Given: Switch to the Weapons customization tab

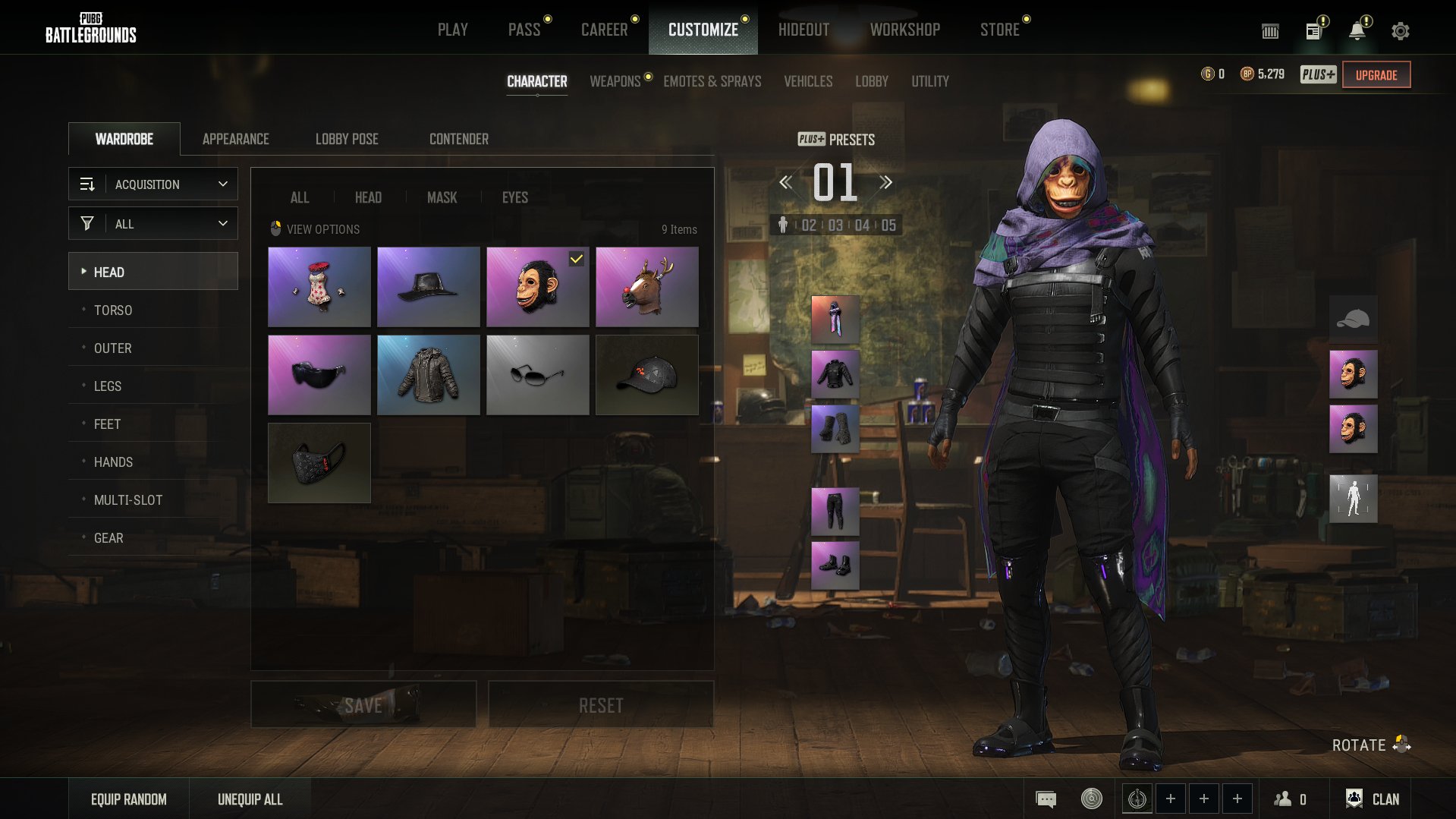Looking at the screenshot, I should coord(615,81).
